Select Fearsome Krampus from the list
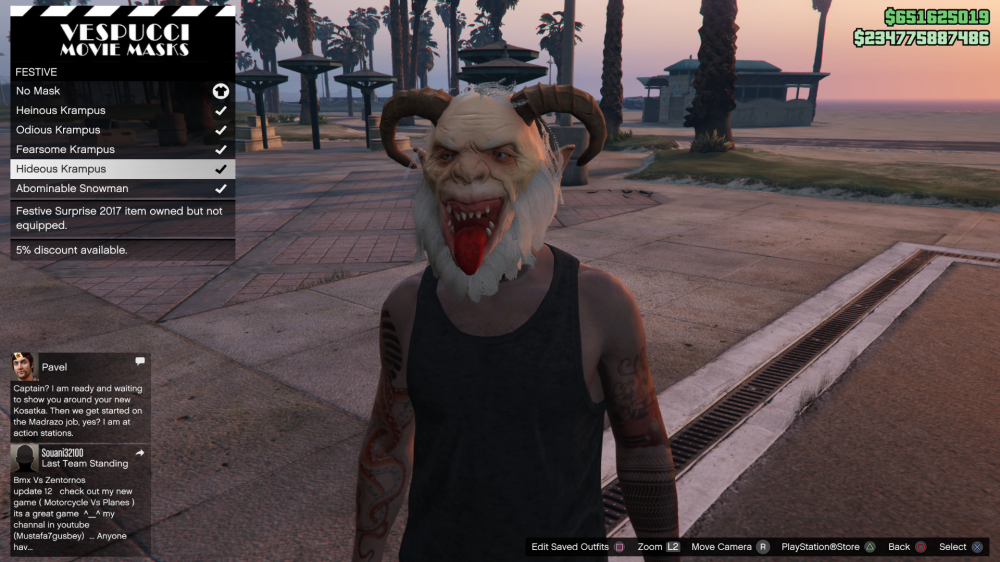 coord(122,150)
